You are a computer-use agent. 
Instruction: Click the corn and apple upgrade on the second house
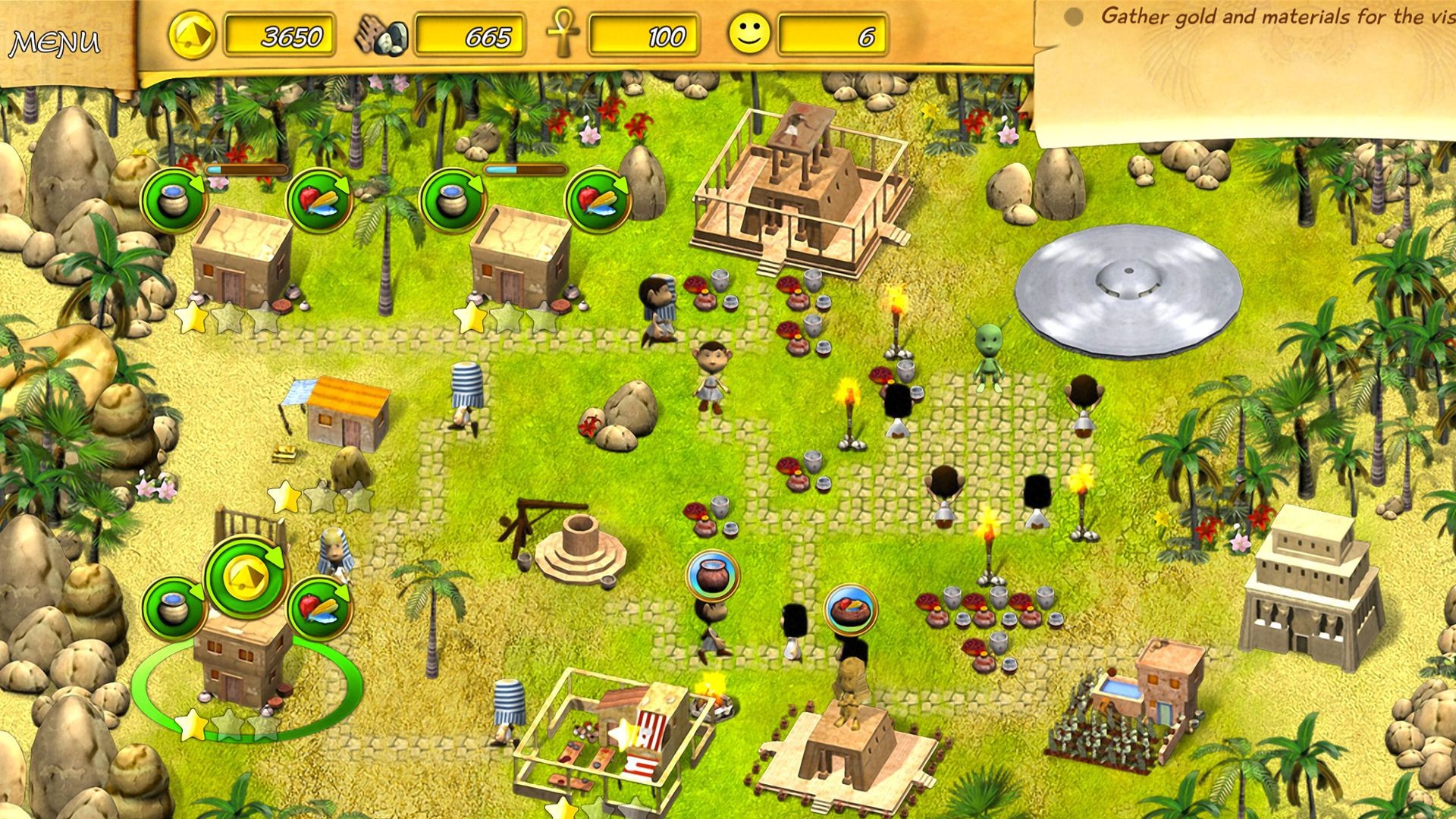595,199
